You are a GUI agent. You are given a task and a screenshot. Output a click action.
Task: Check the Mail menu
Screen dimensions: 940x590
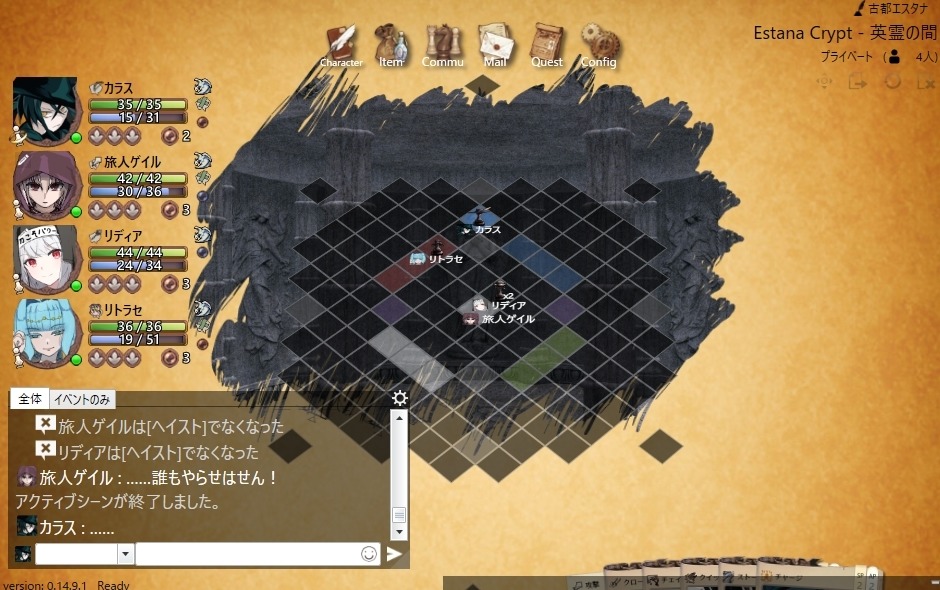click(x=495, y=45)
